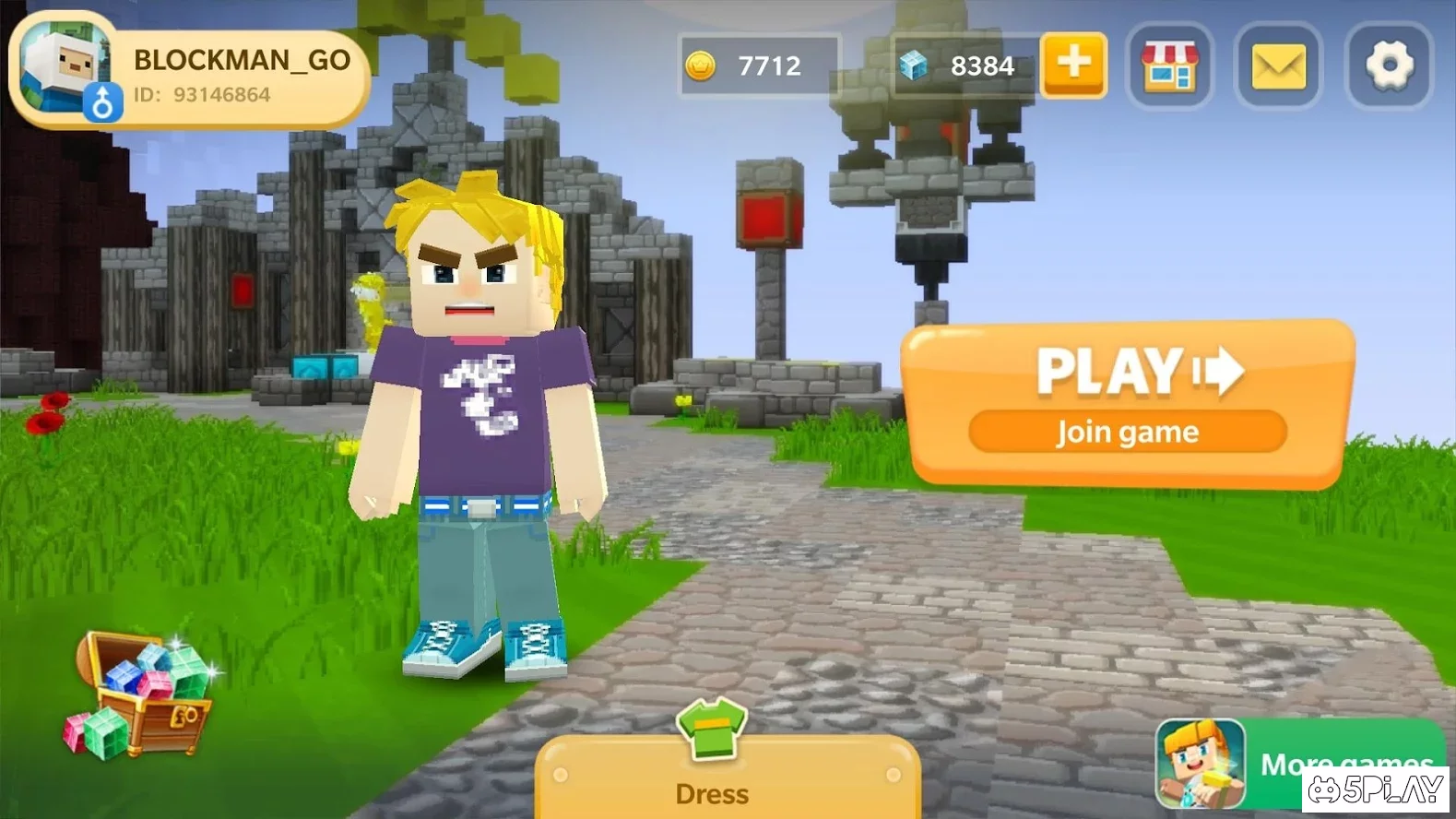The height and width of the screenshot is (819, 1456).
Task: Open the in-game shop storefront icon
Action: click(x=1169, y=66)
